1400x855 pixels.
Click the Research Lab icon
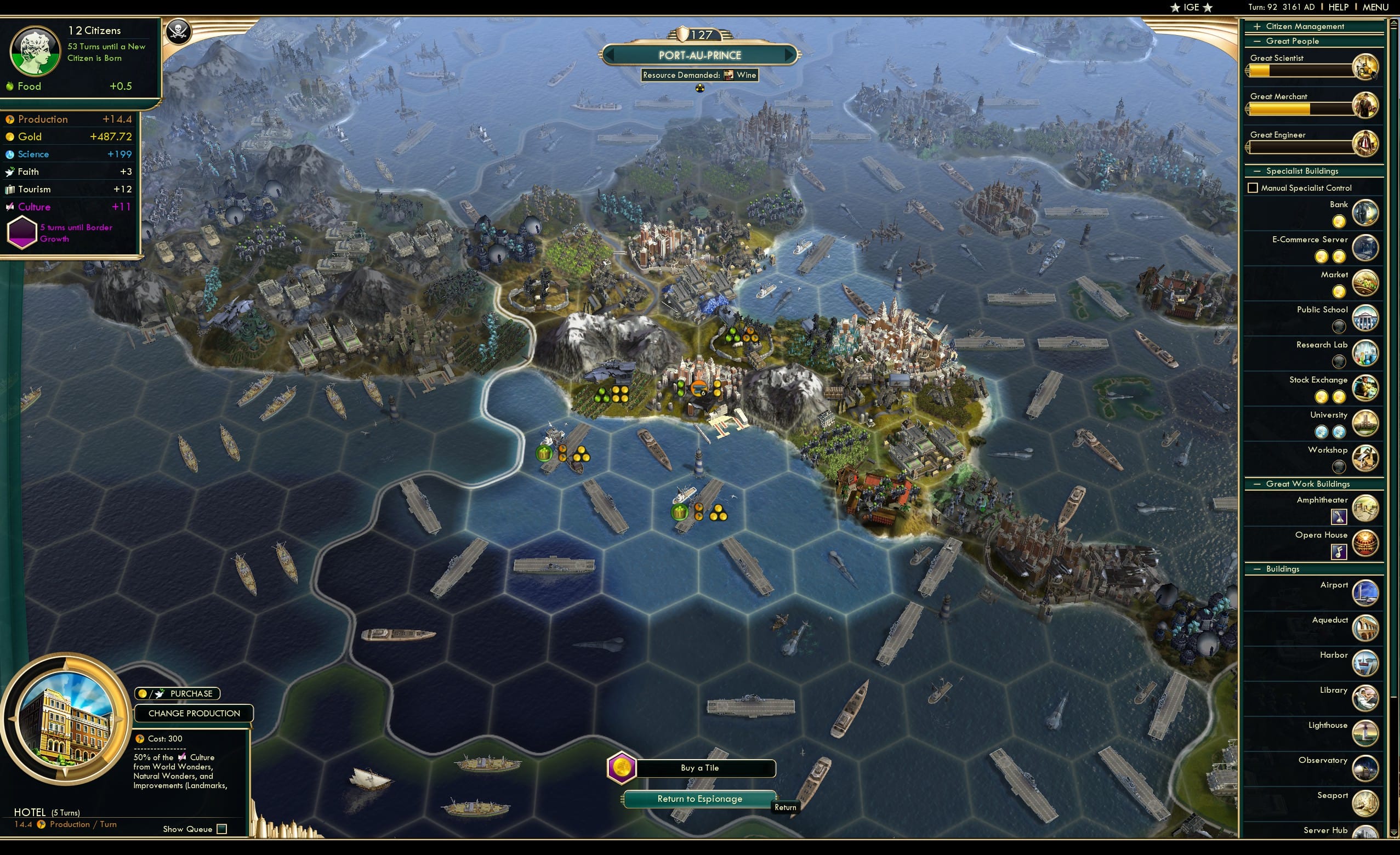(x=1367, y=353)
